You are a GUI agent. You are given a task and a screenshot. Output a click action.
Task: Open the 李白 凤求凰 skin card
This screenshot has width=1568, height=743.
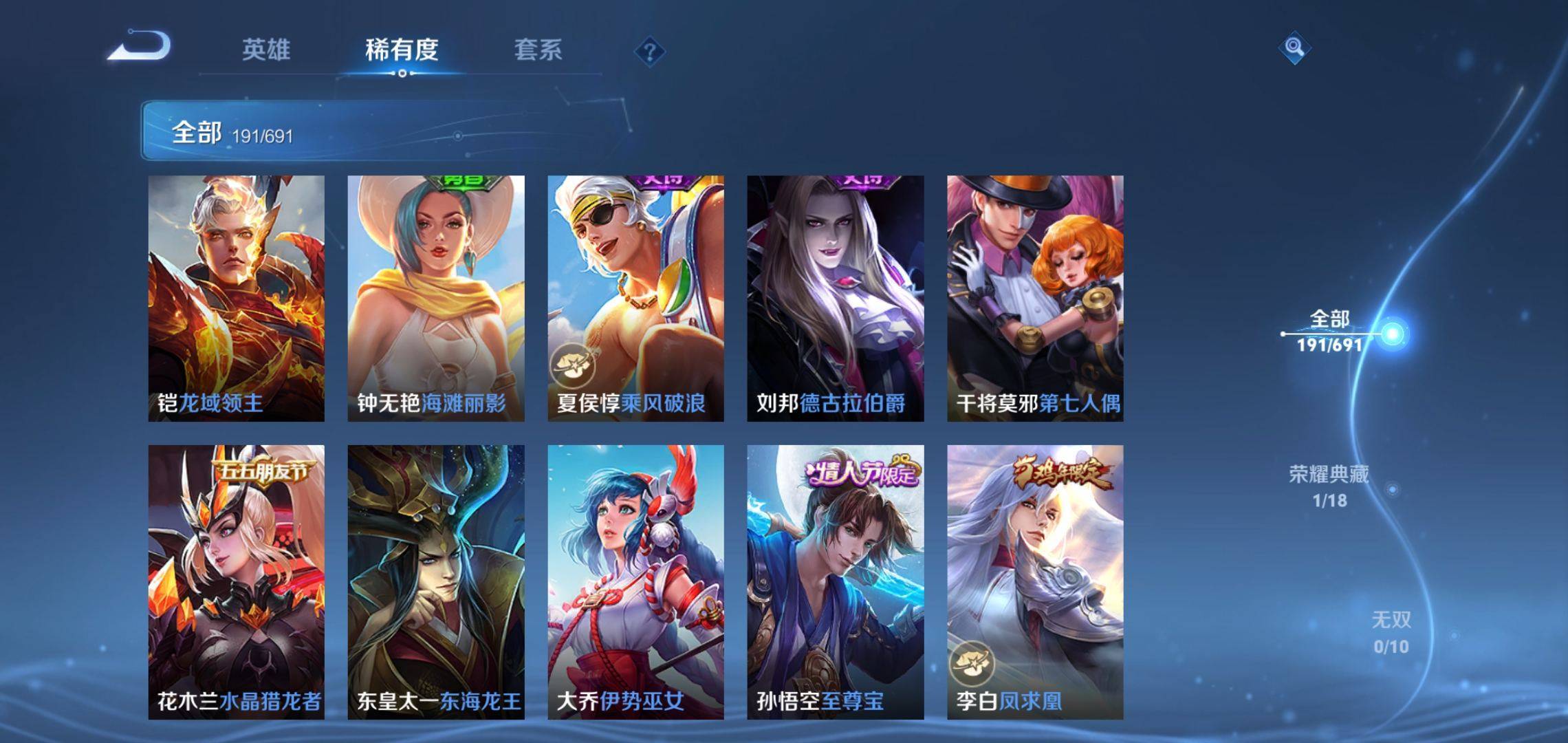[1035, 581]
